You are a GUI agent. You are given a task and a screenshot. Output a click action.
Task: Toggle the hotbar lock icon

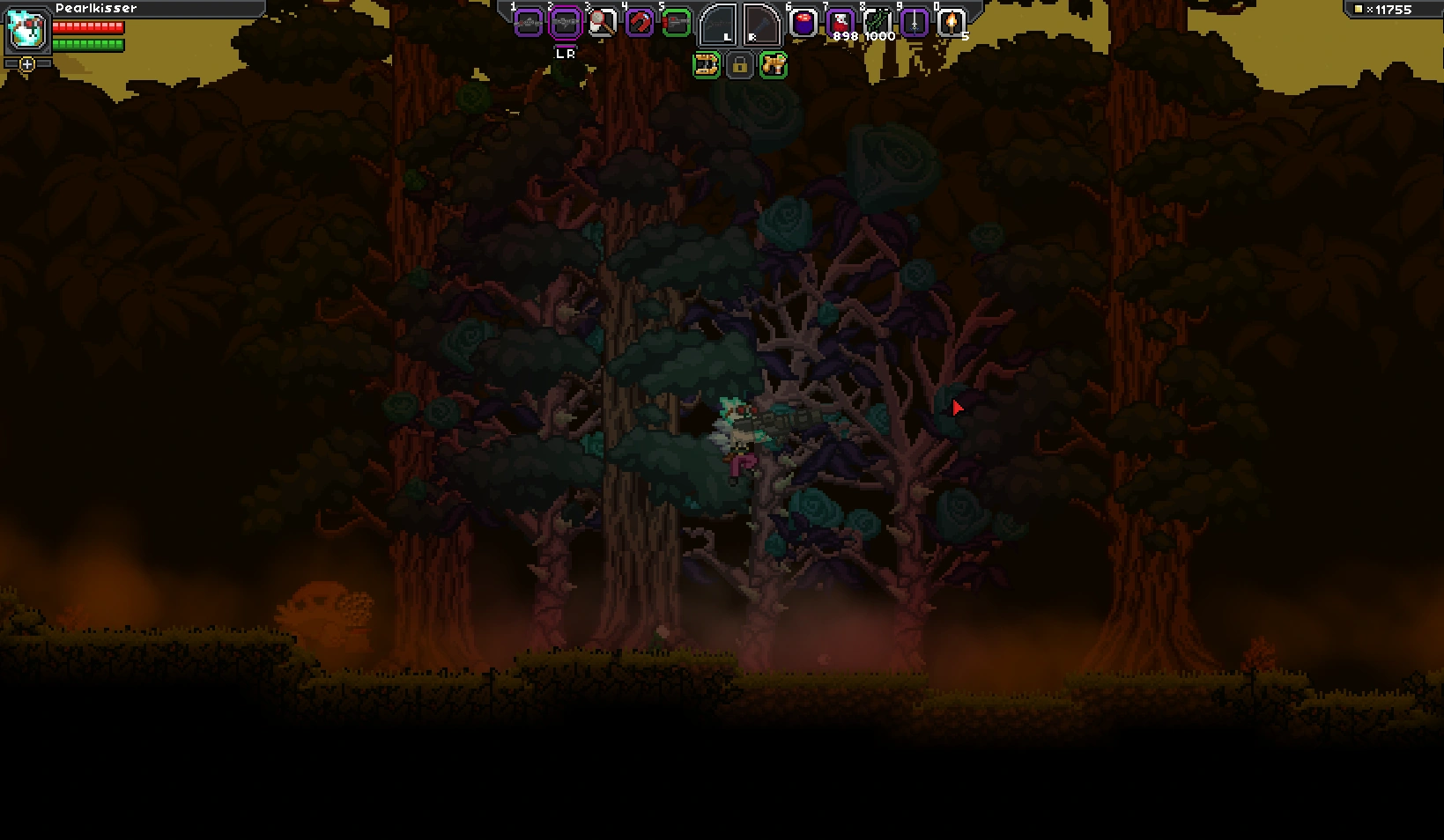tap(739, 65)
